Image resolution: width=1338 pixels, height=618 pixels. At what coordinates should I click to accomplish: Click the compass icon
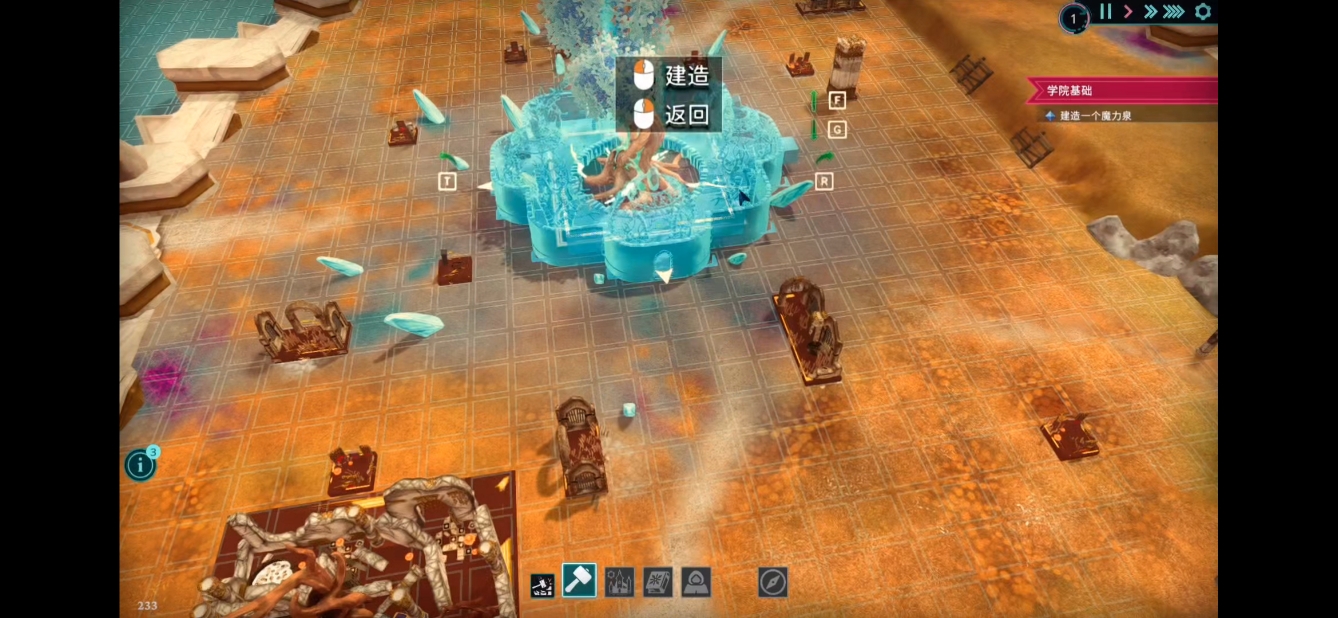(x=773, y=582)
